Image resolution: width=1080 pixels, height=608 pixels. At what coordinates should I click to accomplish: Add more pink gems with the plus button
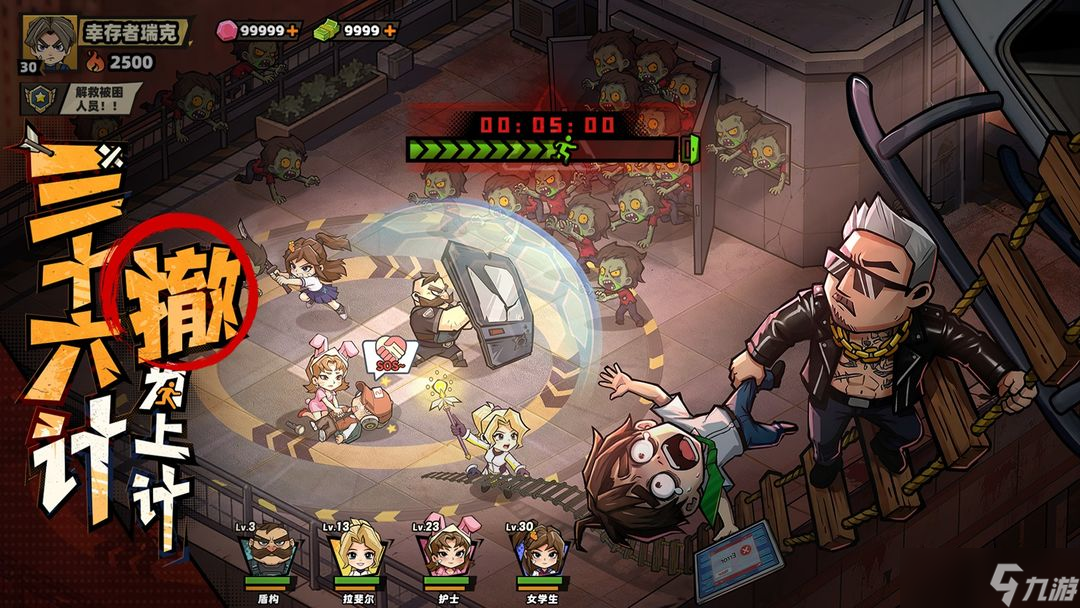(292, 31)
